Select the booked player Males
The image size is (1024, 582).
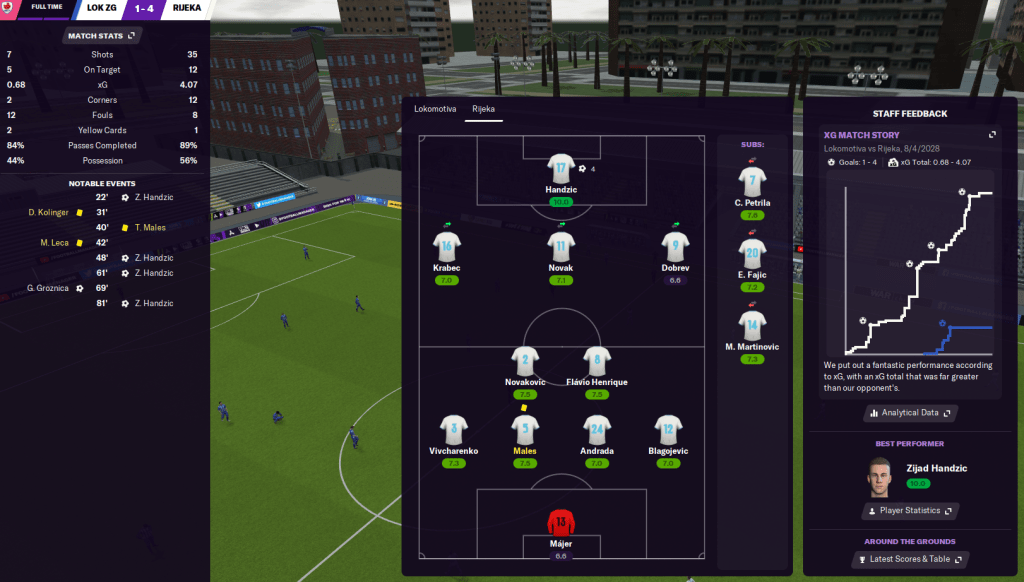point(525,430)
